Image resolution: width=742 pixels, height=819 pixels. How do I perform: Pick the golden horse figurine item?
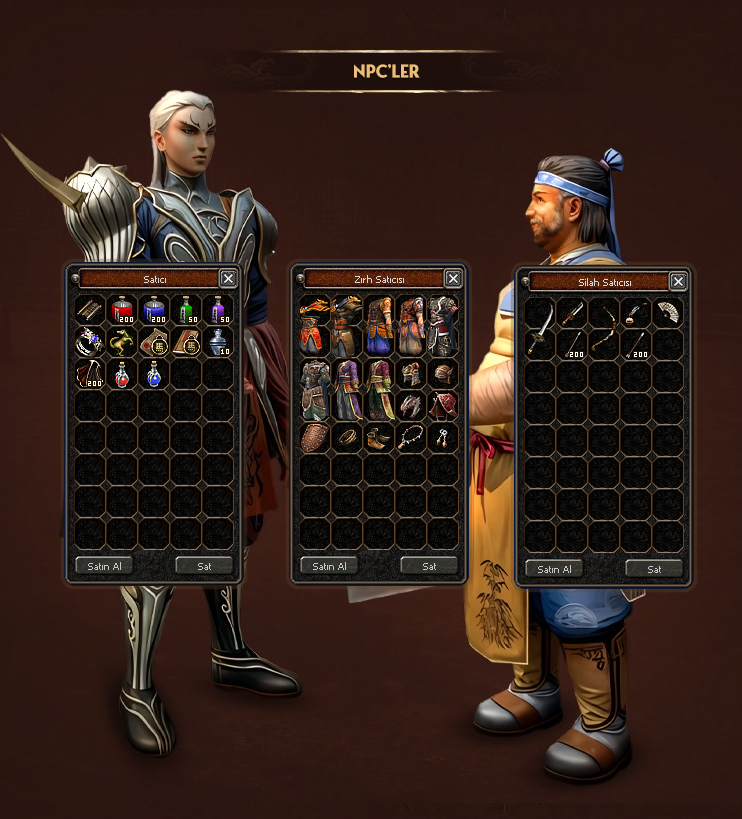[123, 343]
